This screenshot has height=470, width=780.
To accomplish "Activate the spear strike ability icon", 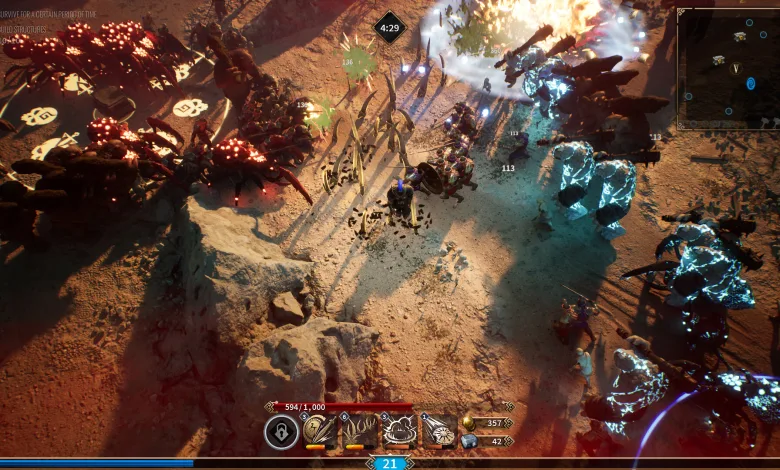I will click(x=321, y=431).
